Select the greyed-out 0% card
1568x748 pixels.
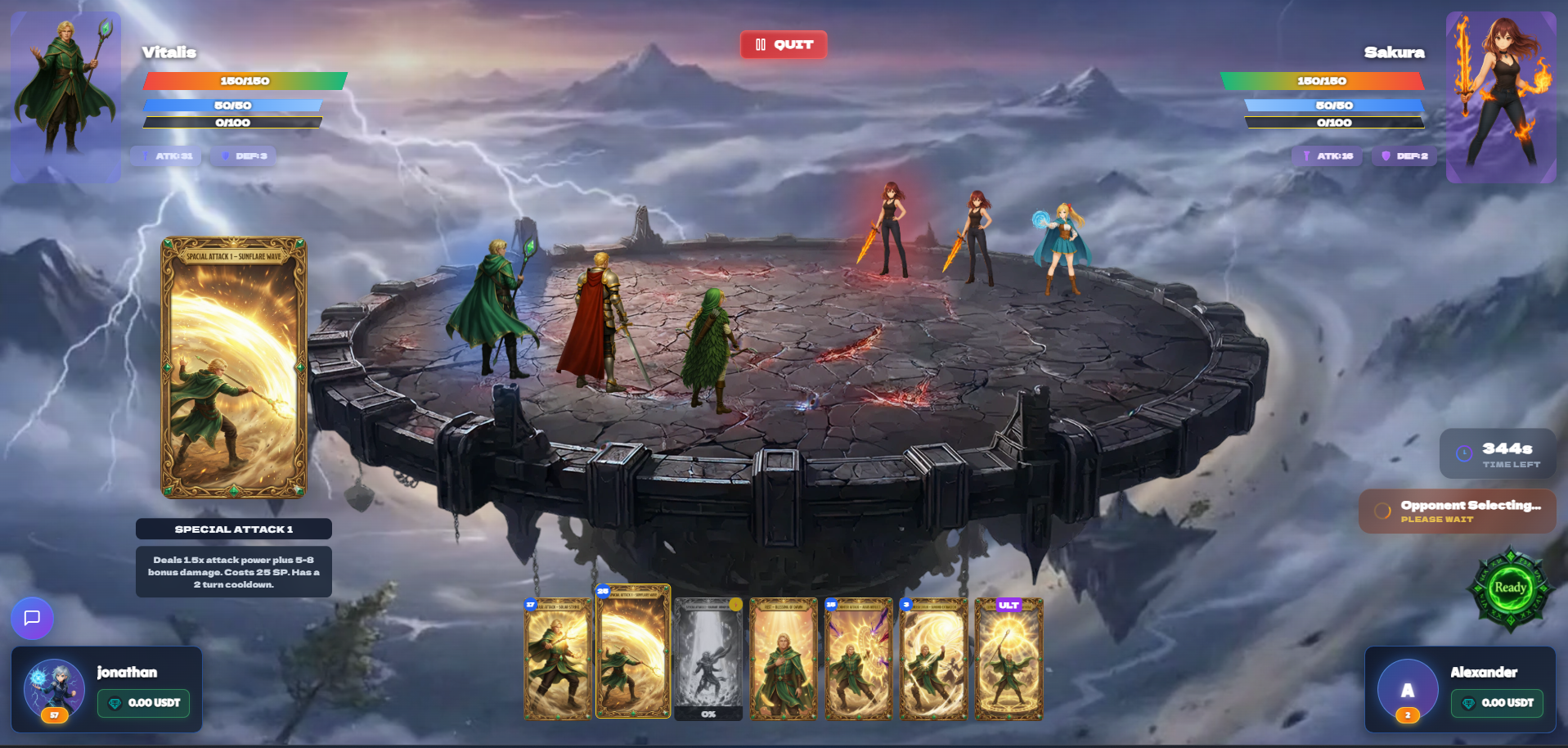(x=708, y=660)
